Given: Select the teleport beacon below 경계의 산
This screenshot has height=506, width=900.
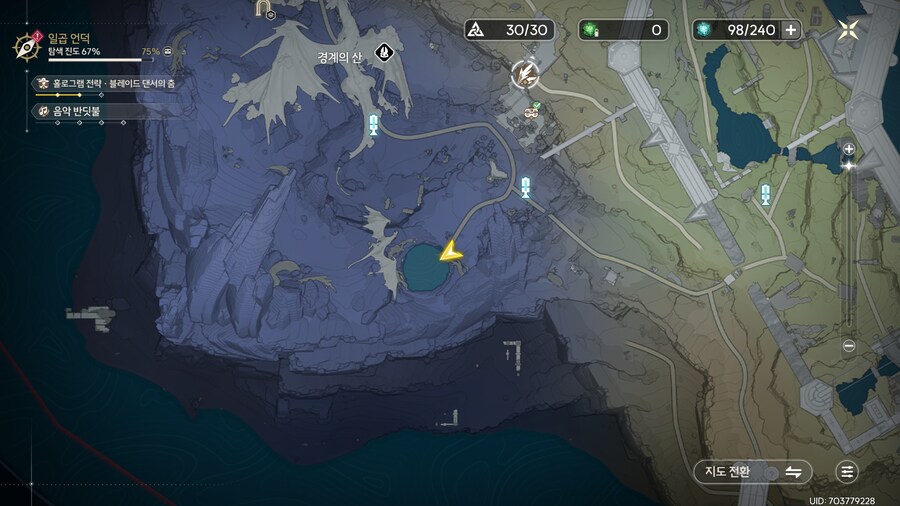Looking at the screenshot, I should click(373, 124).
